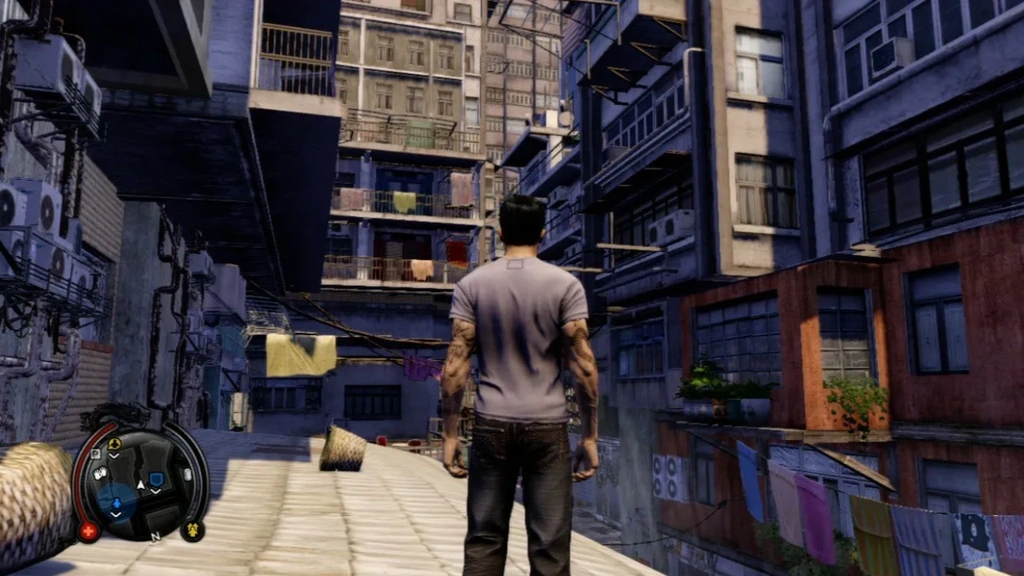The height and width of the screenshot is (576, 1024).
Task: Select the parking P marker on the minimap
Action: (x=97, y=453)
